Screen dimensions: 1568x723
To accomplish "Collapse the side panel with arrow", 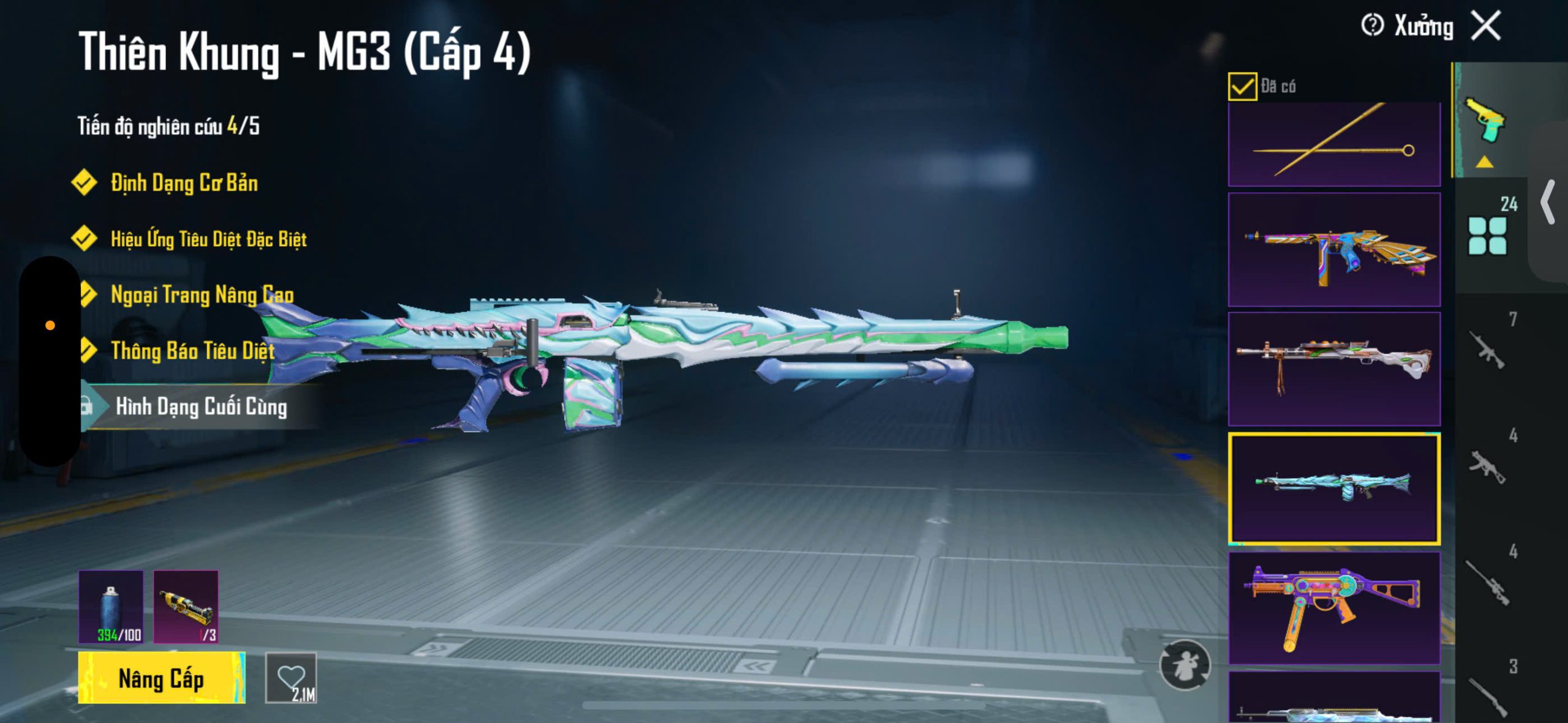I will [x=1548, y=202].
